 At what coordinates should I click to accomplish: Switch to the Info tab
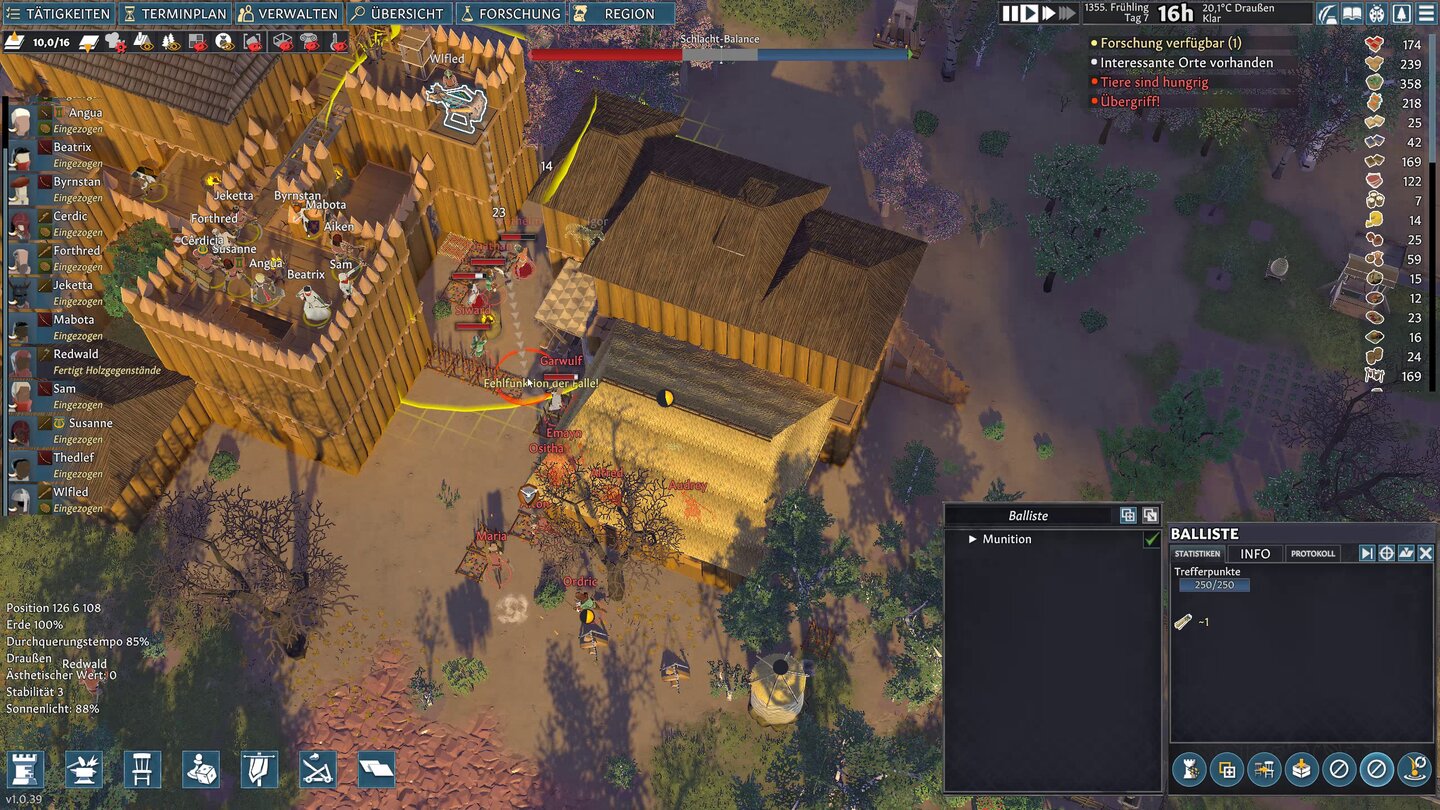(x=1255, y=554)
